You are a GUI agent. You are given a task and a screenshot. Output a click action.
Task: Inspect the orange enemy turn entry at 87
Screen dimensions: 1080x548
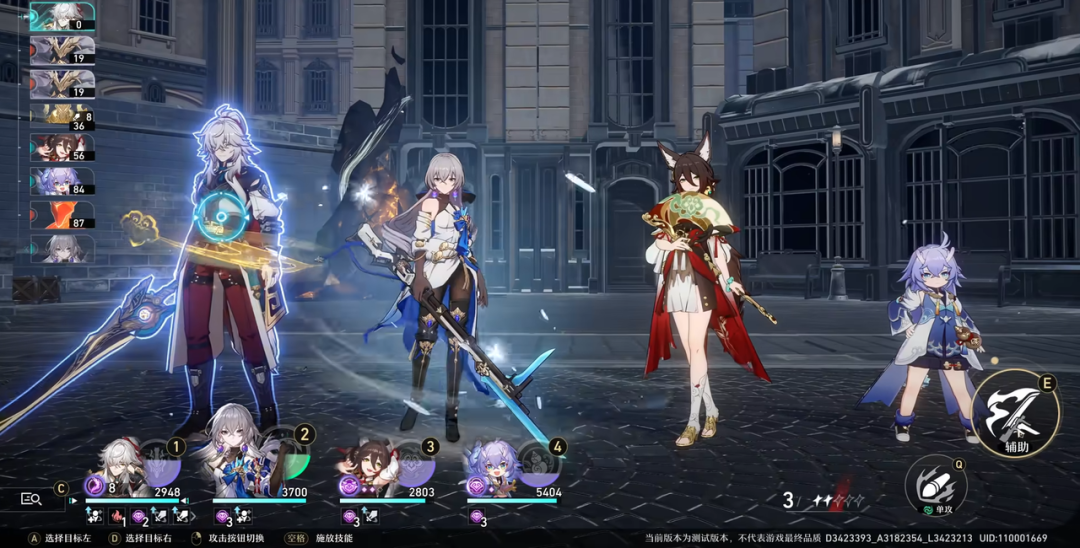[x=62, y=214]
